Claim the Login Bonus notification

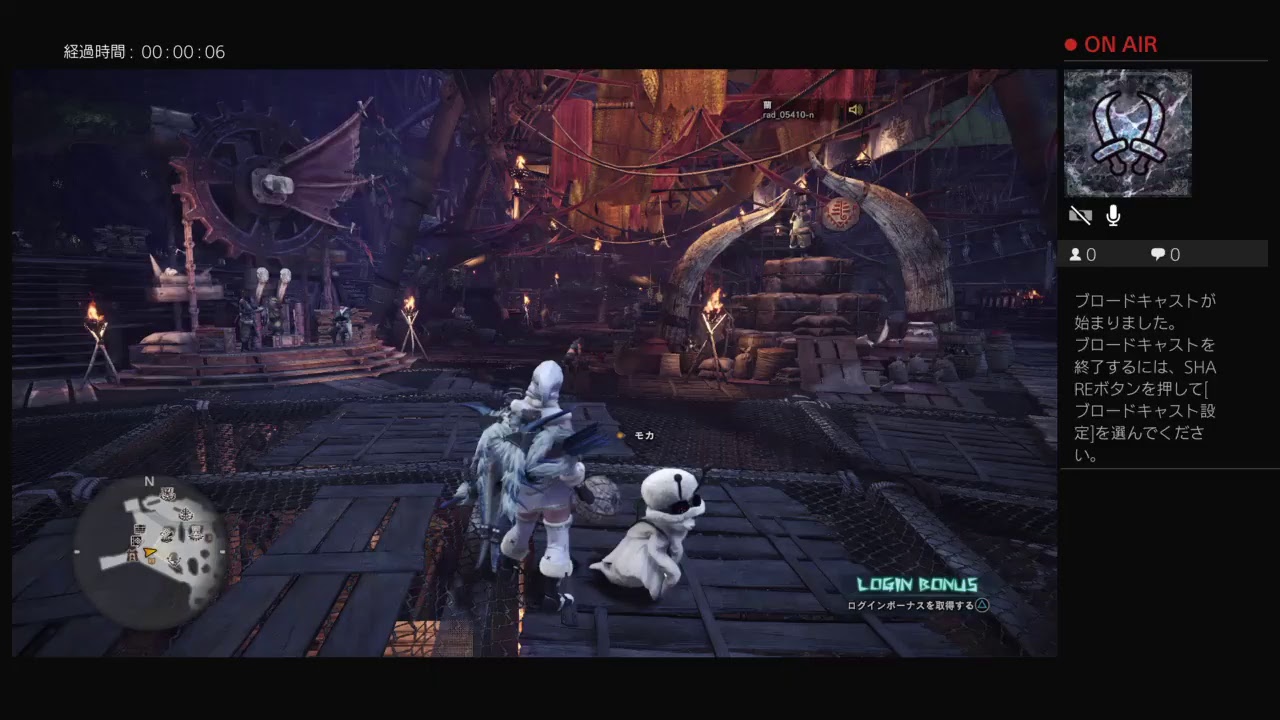point(918,594)
